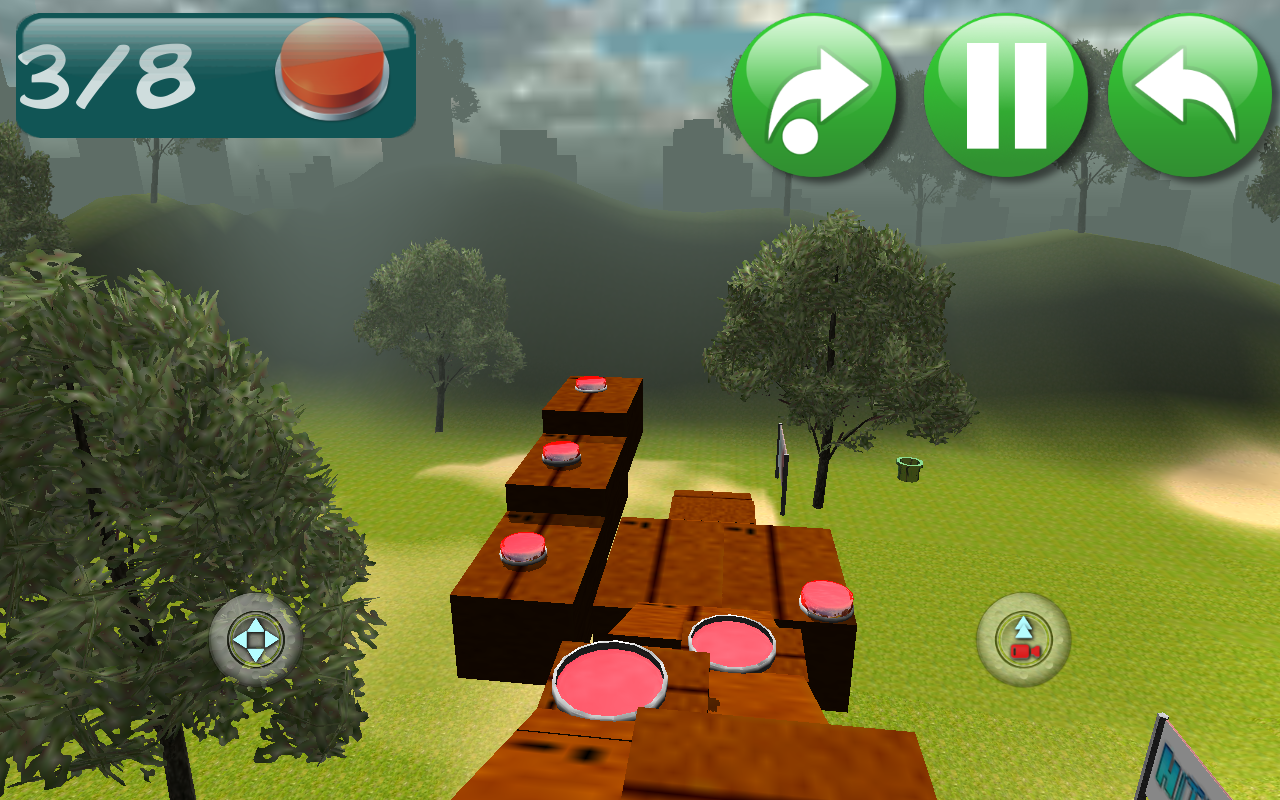
Task: Toggle the red camera view button
Action: [1023, 640]
